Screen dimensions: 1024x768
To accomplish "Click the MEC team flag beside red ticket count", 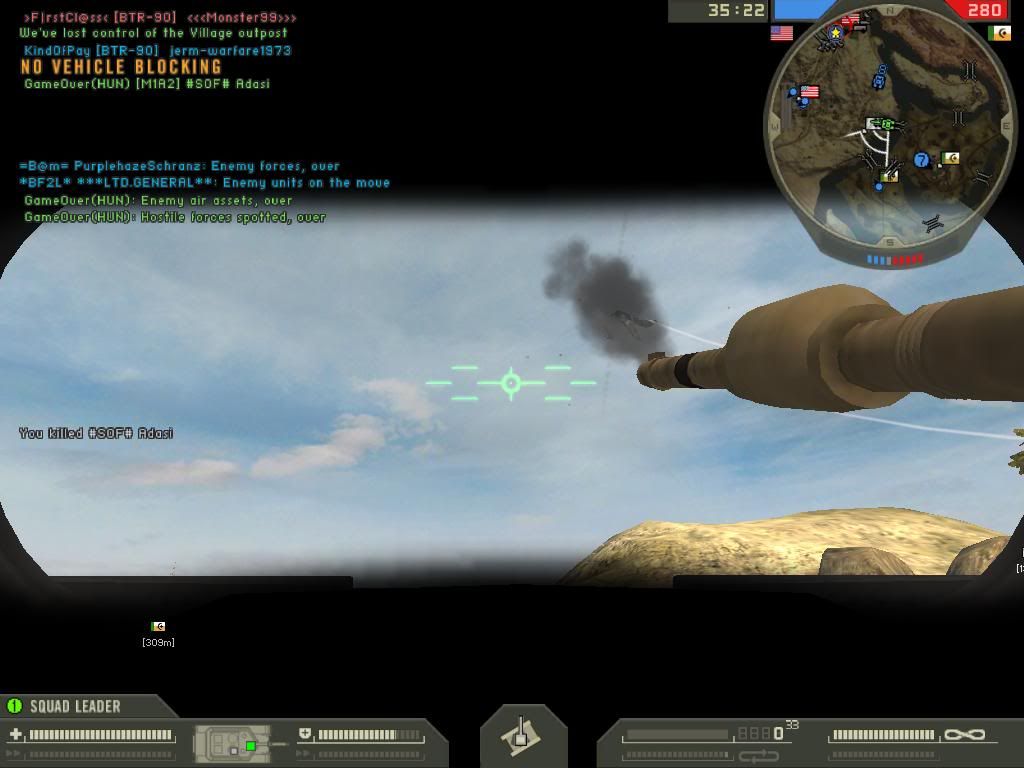I will [x=998, y=33].
